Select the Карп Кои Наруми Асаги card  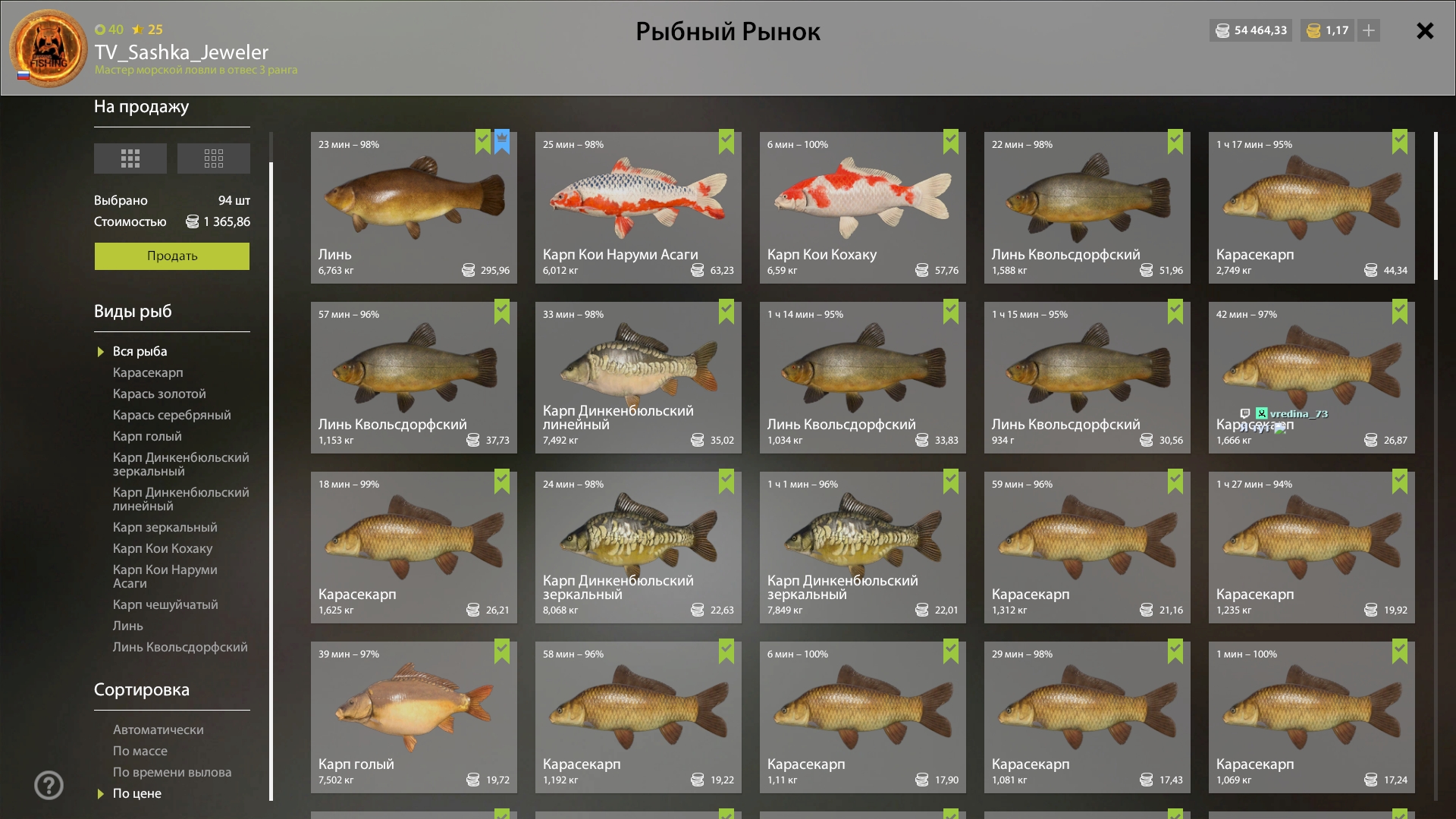pos(638,208)
